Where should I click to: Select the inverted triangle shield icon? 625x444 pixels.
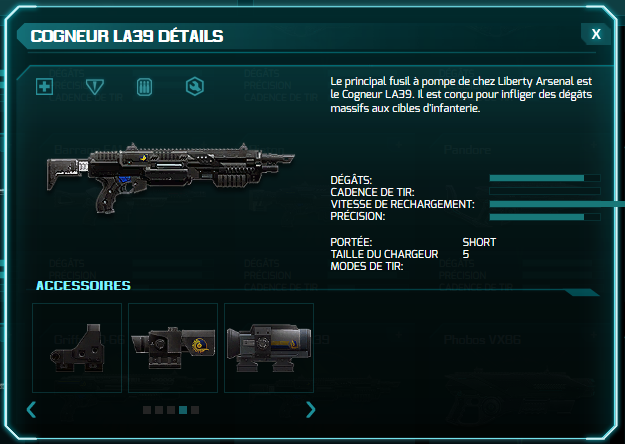tap(95, 87)
